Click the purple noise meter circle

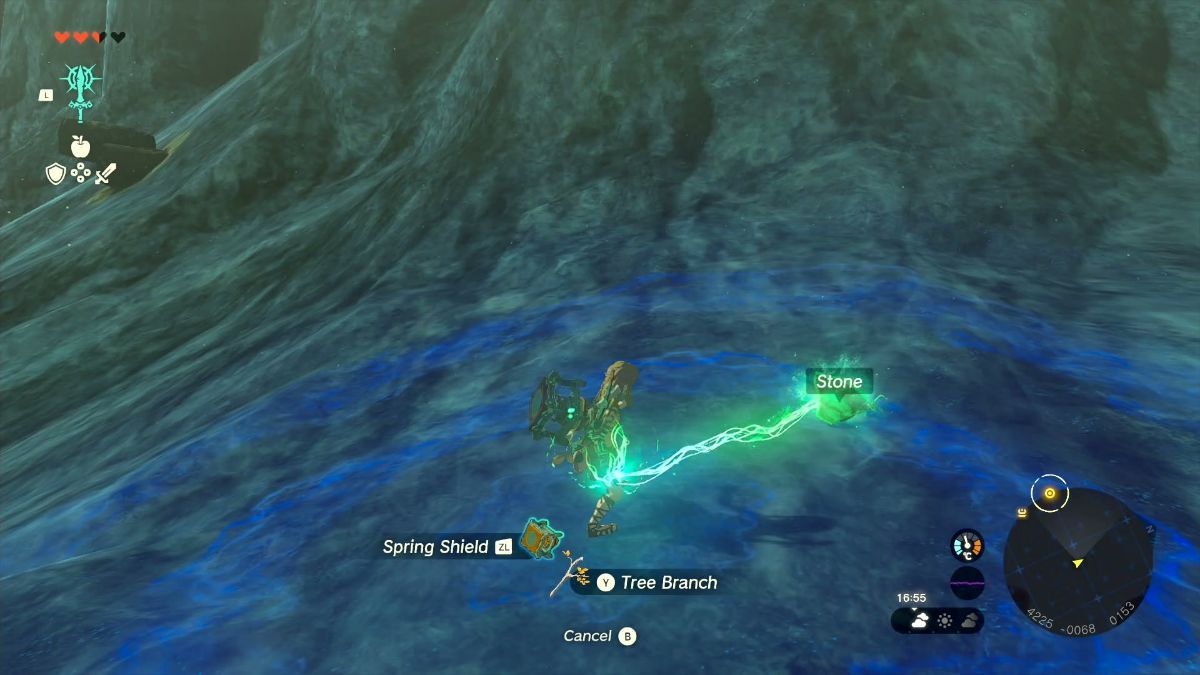pyautogui.click(x=967, y=582)
